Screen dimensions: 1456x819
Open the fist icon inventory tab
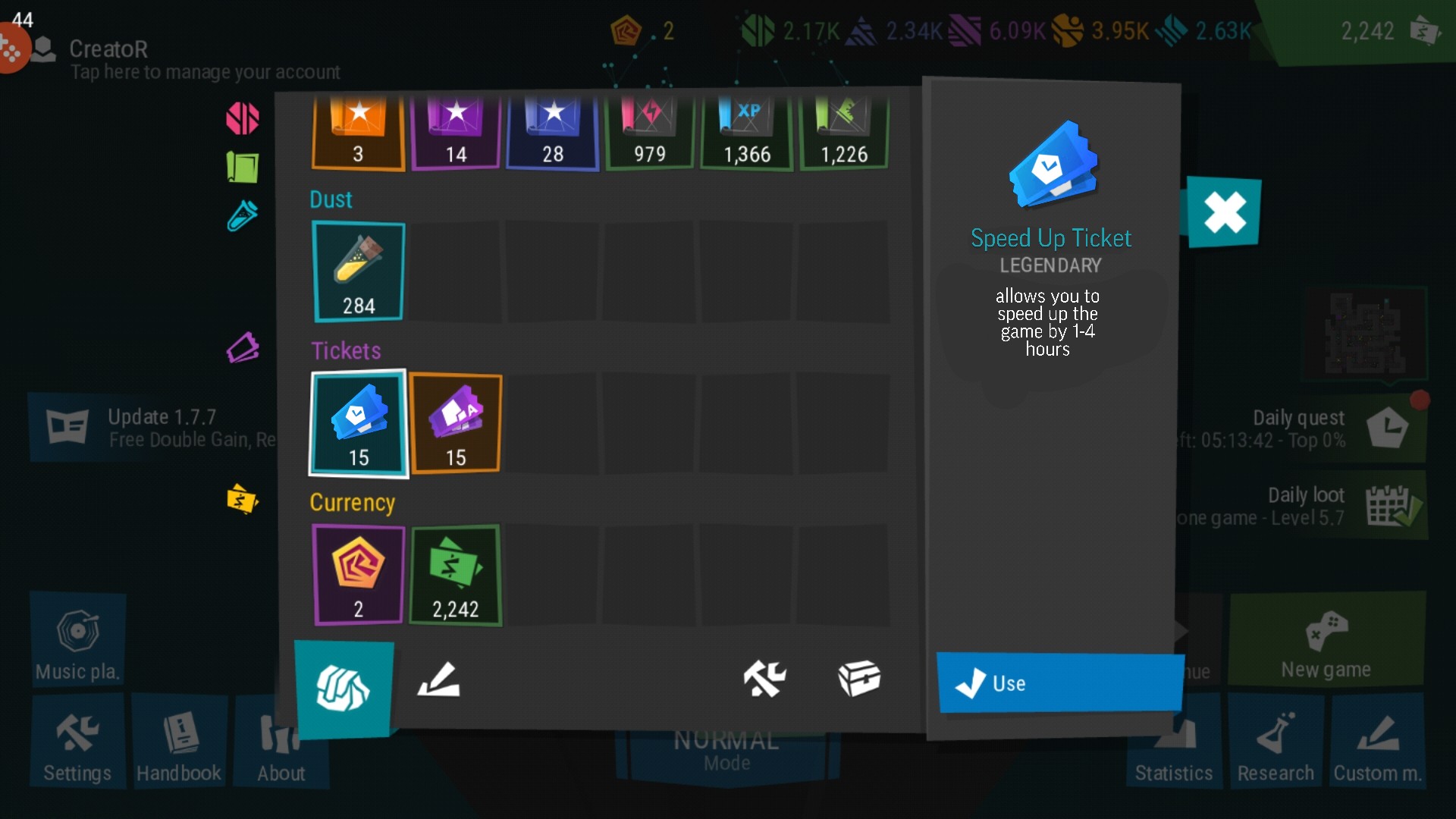[x=344, y=689]
